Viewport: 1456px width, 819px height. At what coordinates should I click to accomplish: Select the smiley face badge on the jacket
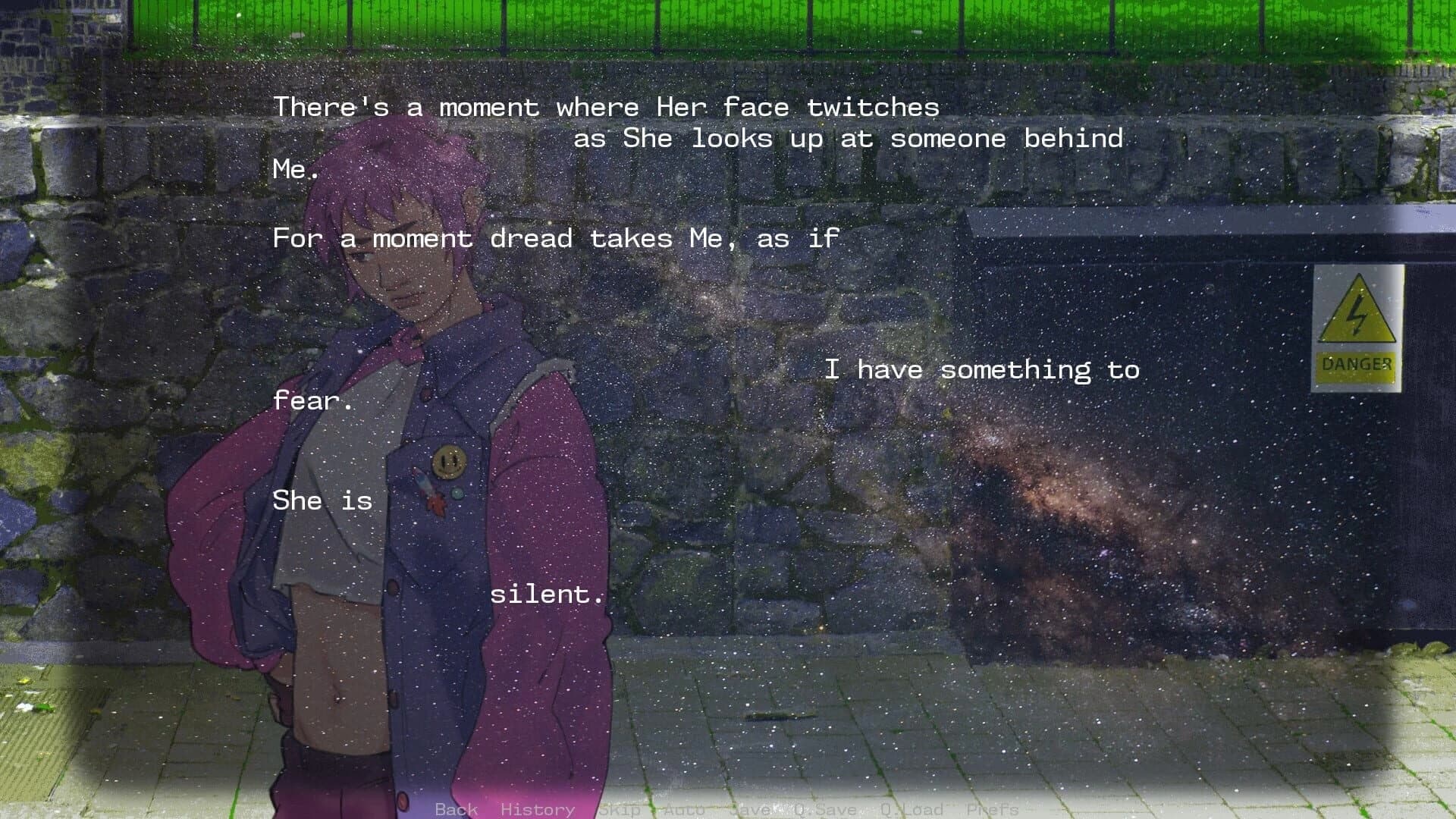pos(448,462)
